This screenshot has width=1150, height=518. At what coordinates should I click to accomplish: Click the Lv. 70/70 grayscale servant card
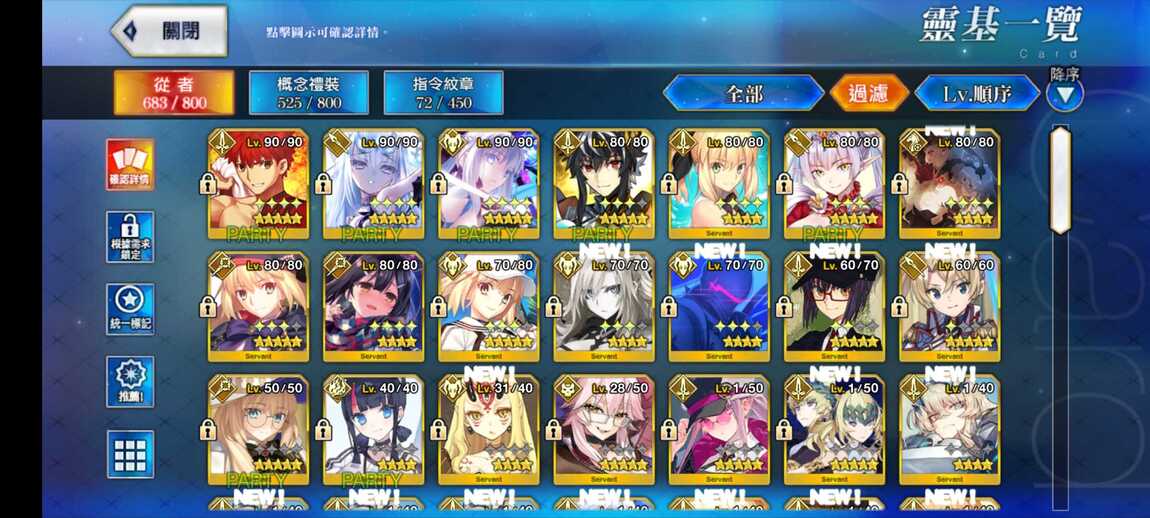[604, 307]
